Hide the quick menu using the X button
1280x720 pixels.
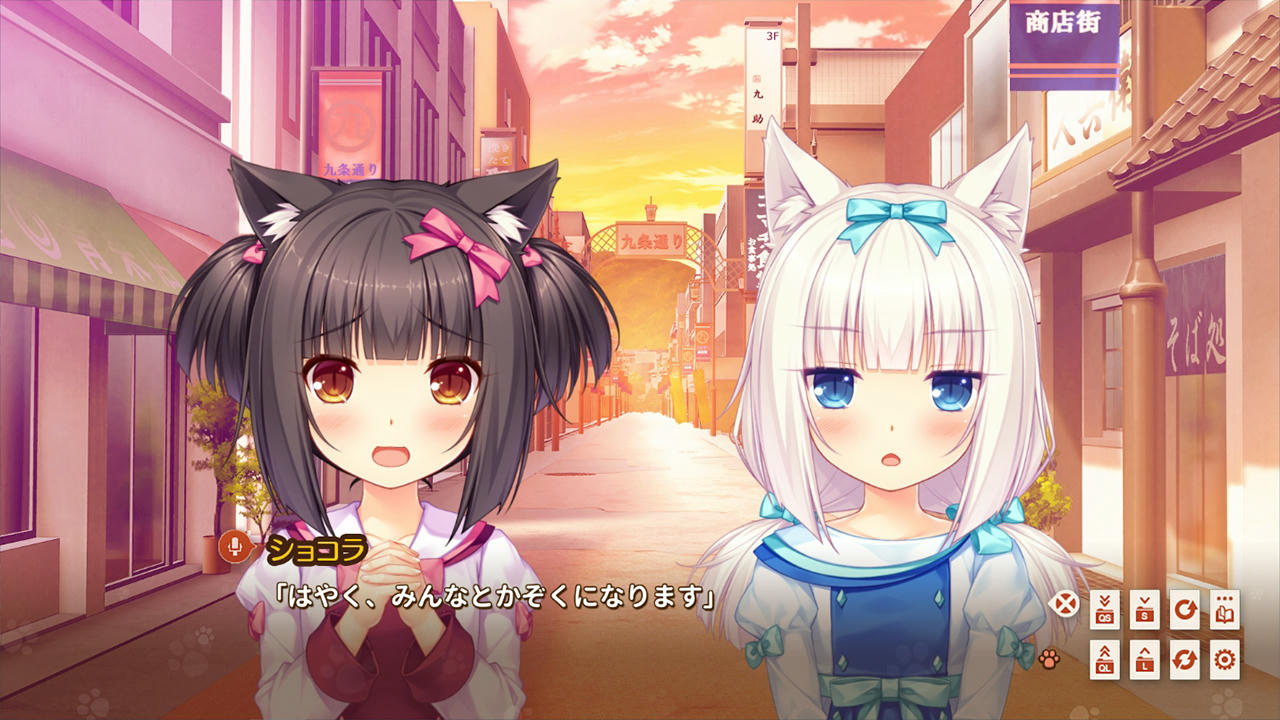point(1064,602)
